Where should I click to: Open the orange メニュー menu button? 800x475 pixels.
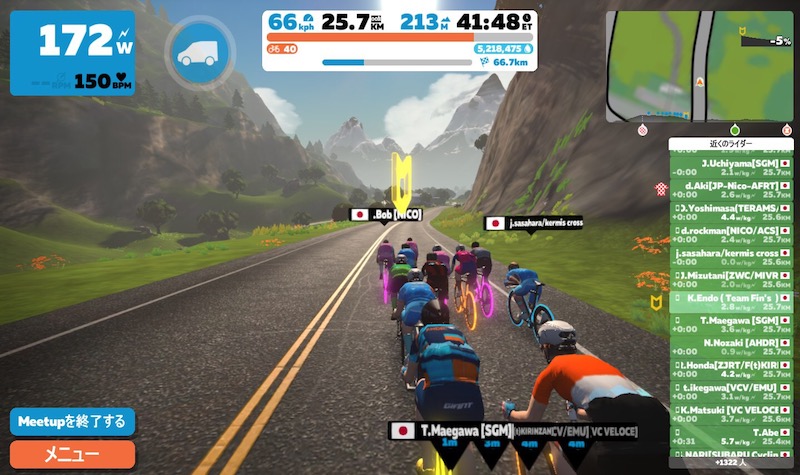click(72, 454)
